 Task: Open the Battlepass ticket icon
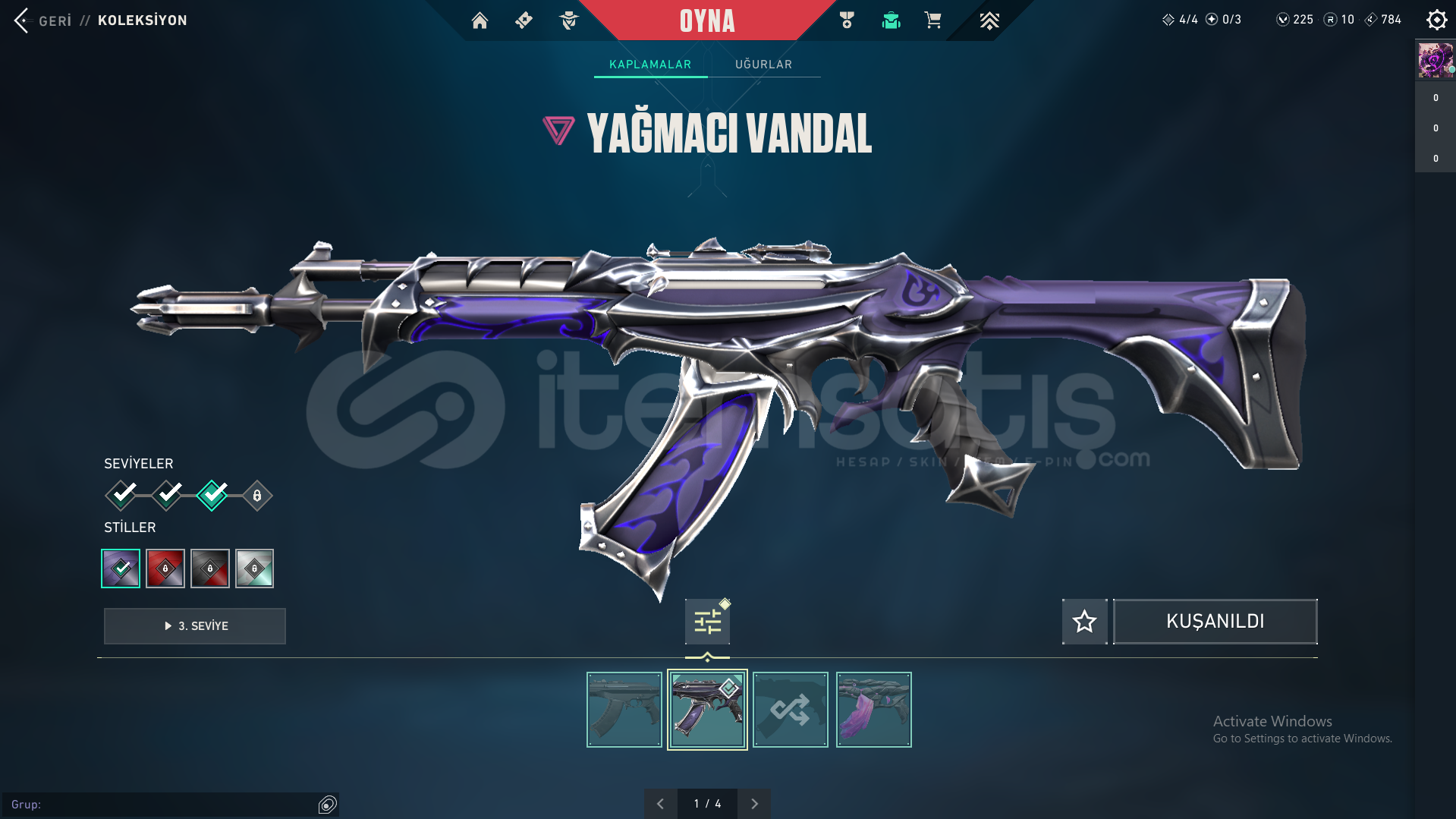pyautogui.click(x=524, y=20)
